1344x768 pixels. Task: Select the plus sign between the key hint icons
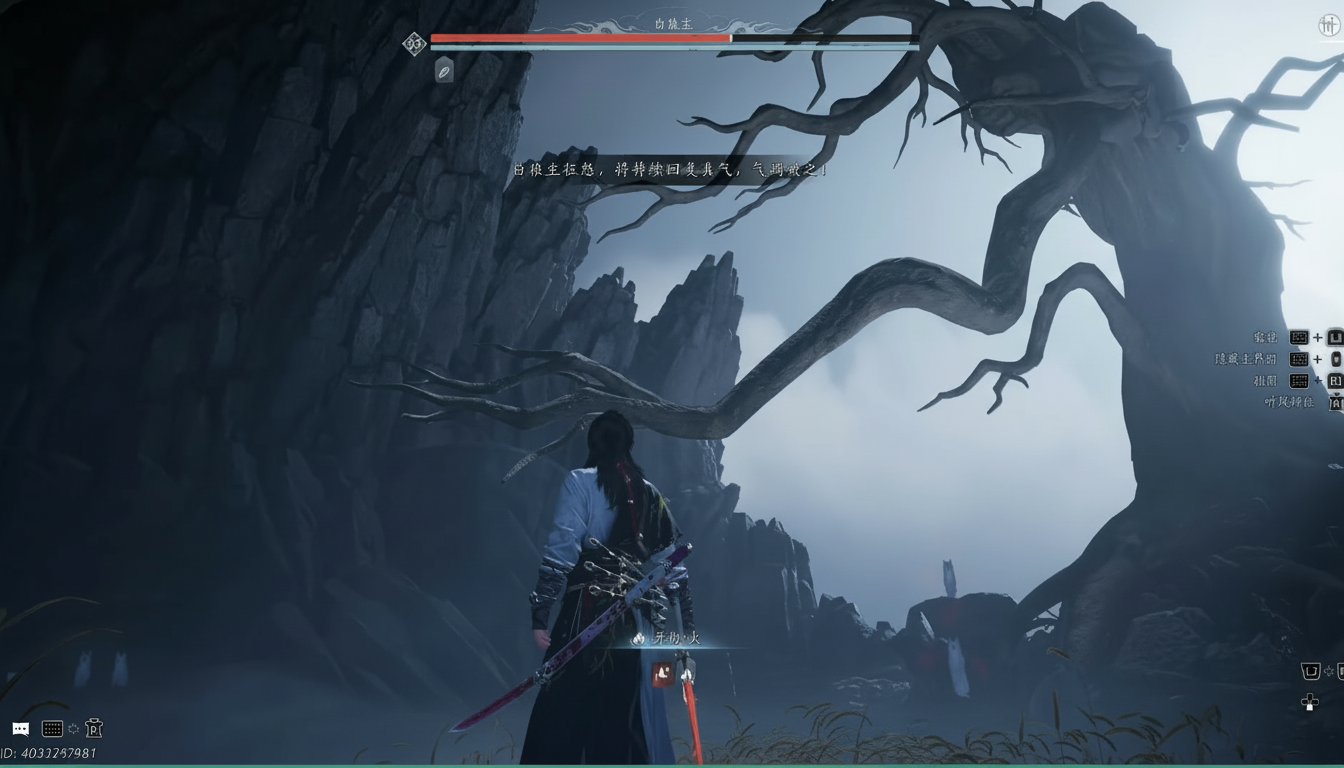pyautogui.click(x=1317, y=359)
